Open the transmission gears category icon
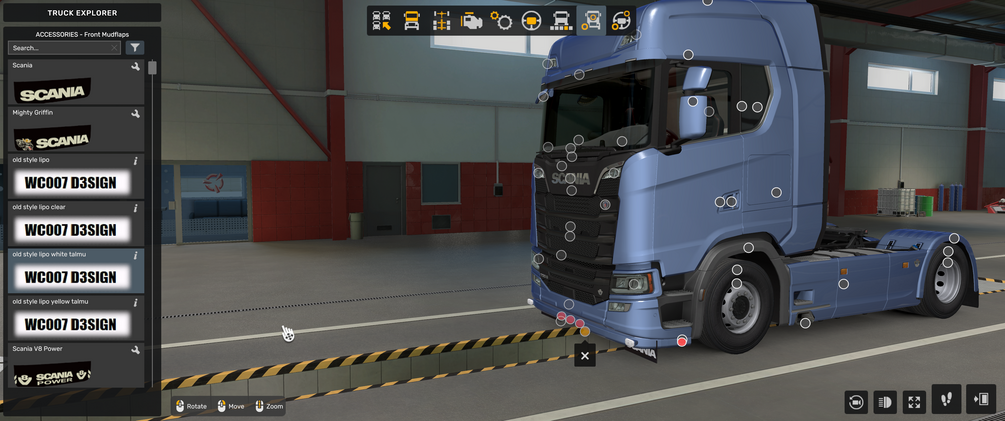Image resolution: width=1005 pixels, height=421 pixels. [x=501, y=21]
